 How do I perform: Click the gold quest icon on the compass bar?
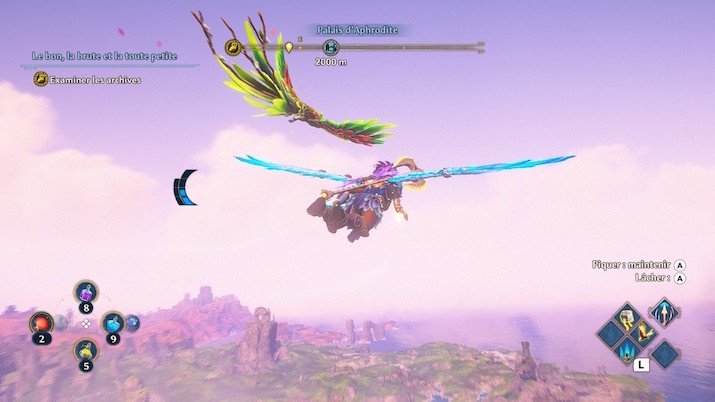(x=233, y=46)
